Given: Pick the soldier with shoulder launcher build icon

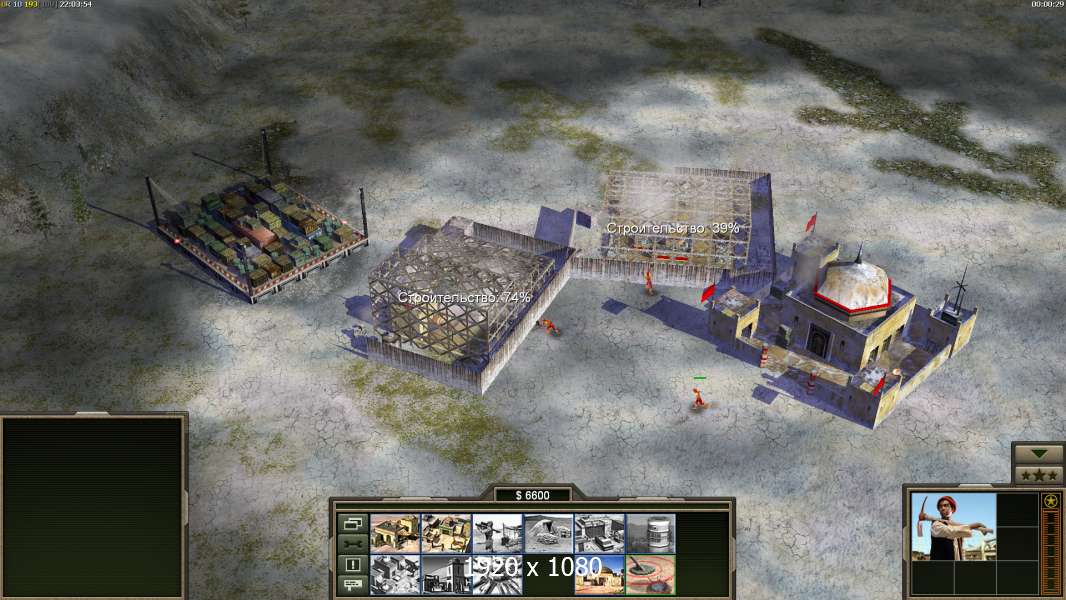Looking at the screenshot, I should coord(497,533).
